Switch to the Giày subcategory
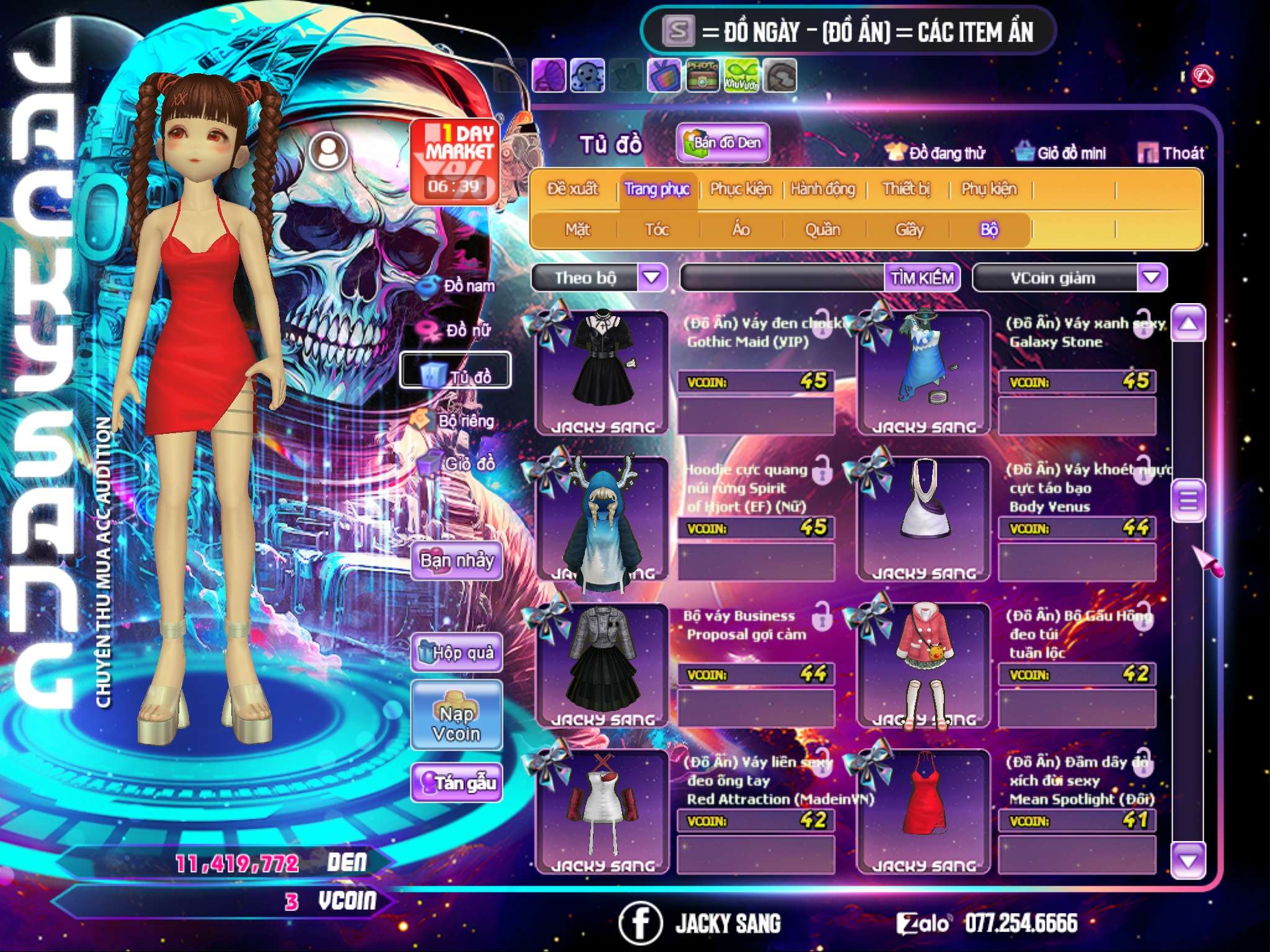The image size is (1270, 952). (909, 230)
